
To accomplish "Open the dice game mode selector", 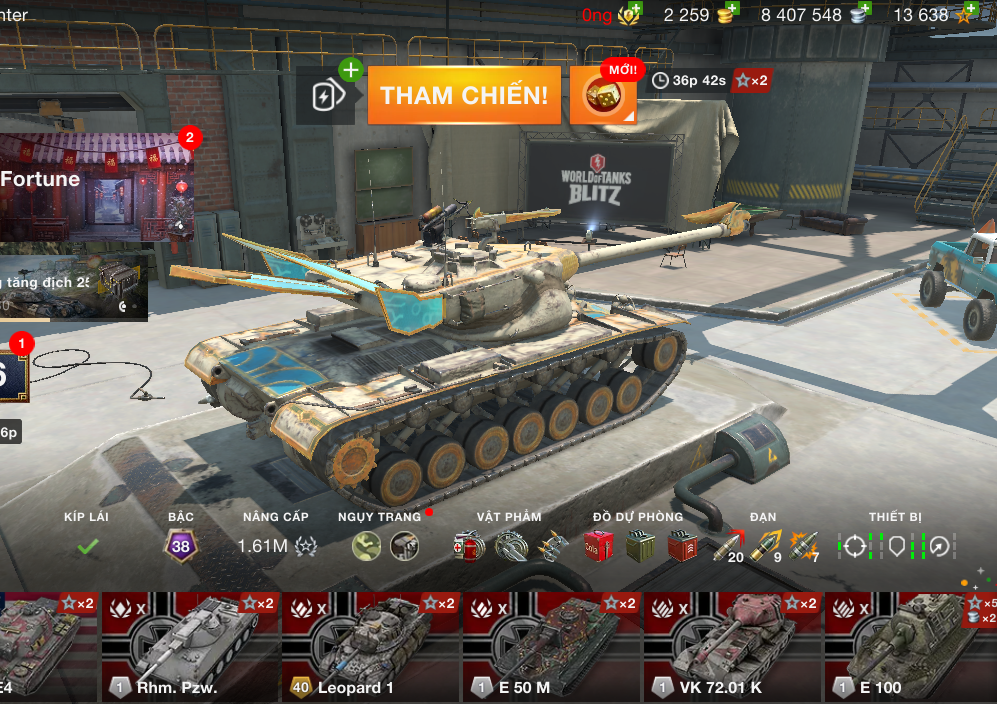I will pyautogui.click(x=603, y=96).
